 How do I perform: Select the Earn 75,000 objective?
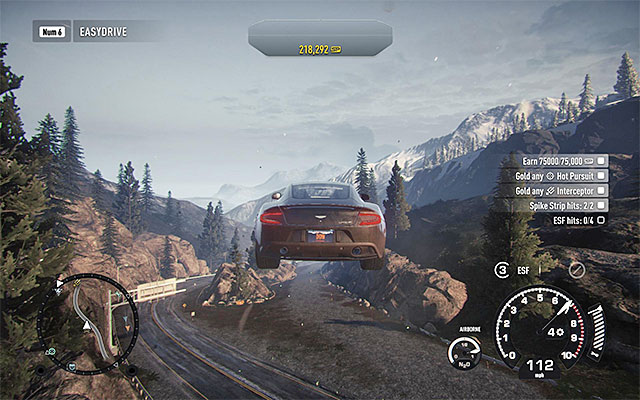[557, 160]
